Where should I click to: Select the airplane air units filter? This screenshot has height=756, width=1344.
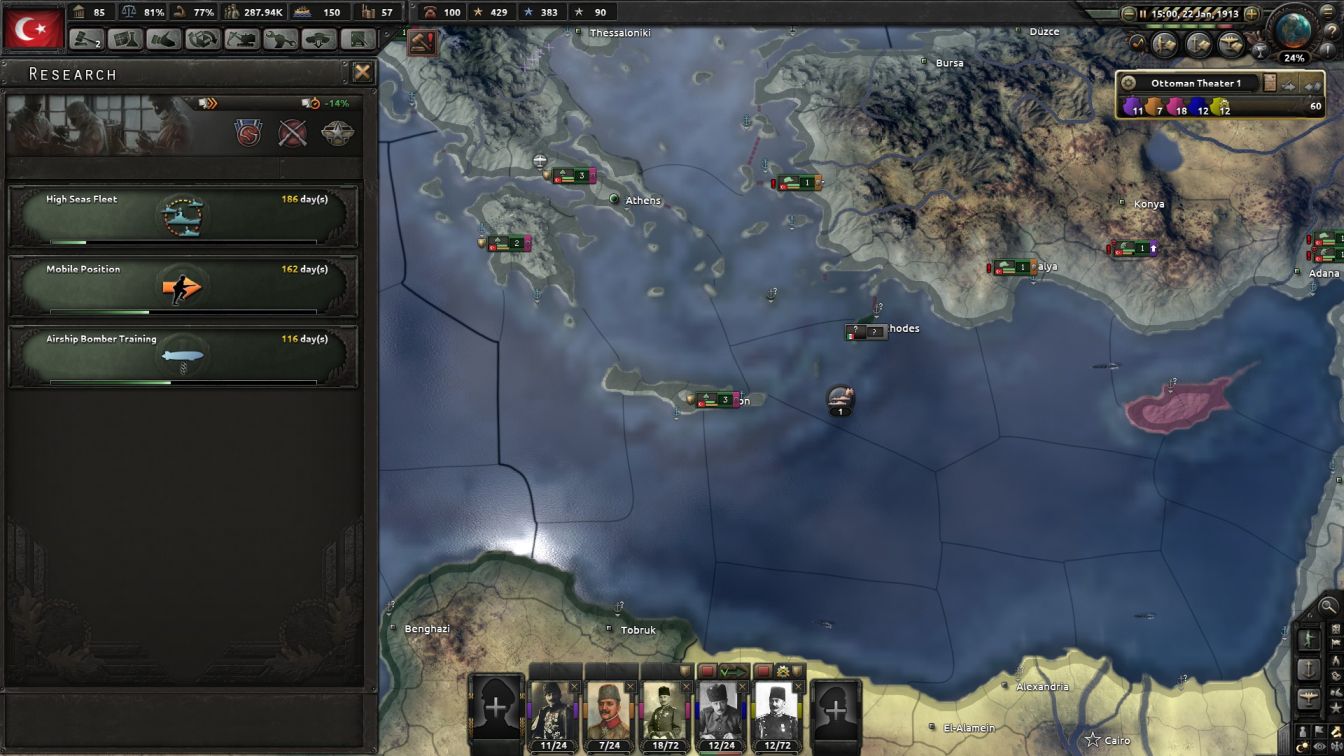point(1308,695)
